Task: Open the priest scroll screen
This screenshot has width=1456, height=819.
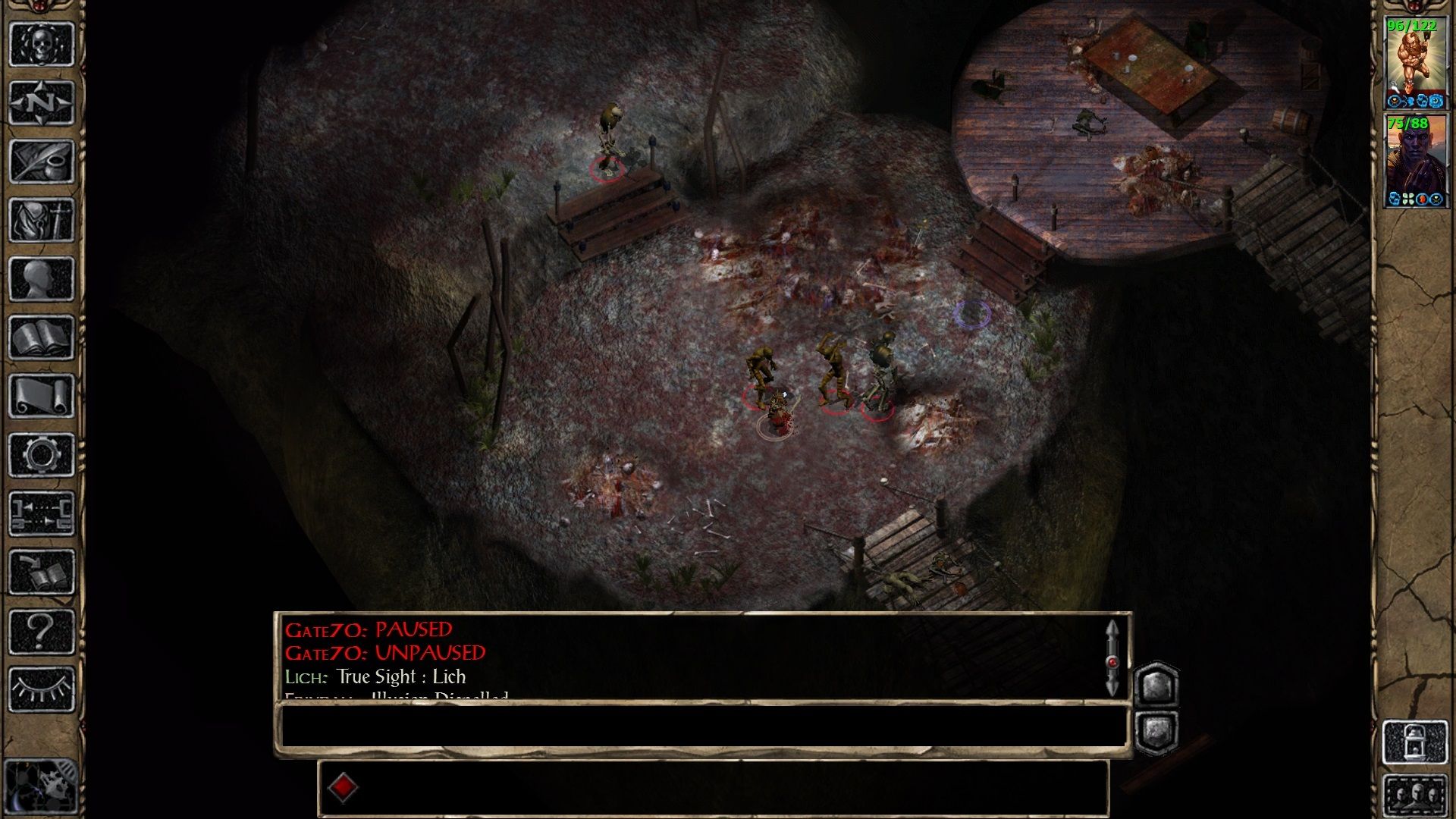Action: tap(41, 396)
